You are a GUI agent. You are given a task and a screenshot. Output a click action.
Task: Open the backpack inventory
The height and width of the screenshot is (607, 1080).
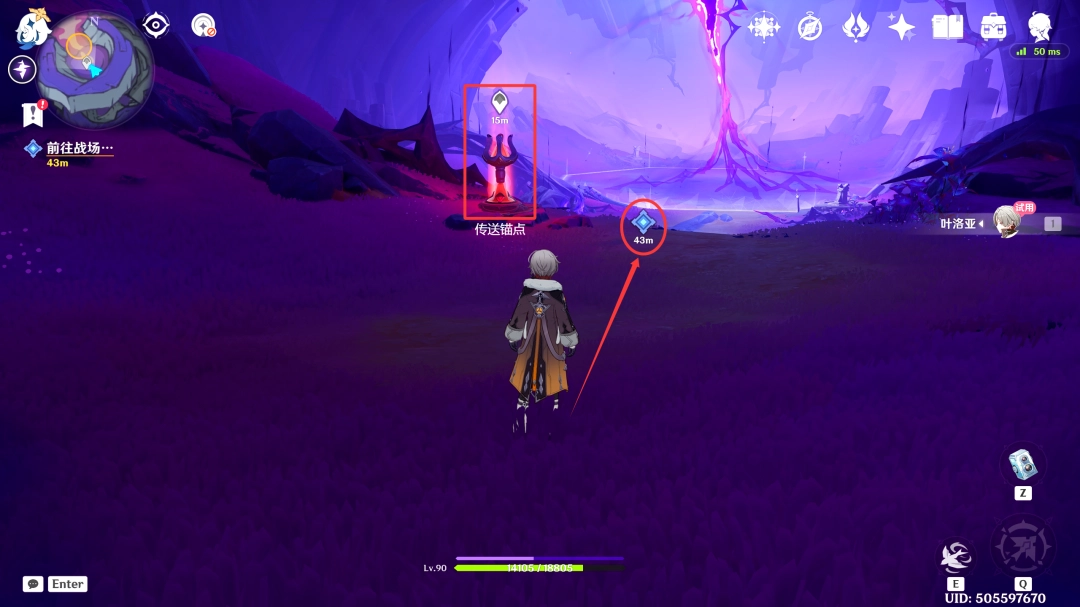[993, 27]
